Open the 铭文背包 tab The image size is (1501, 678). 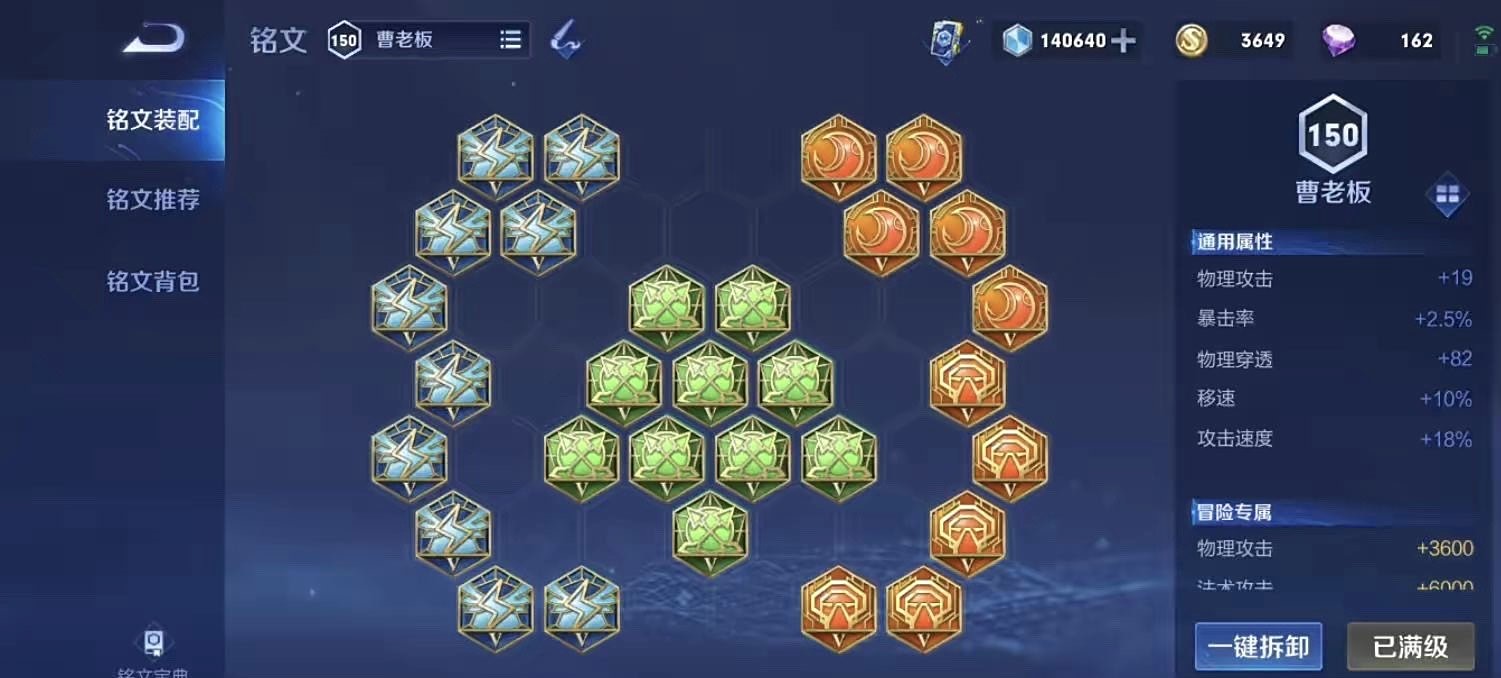coord(153,281)
